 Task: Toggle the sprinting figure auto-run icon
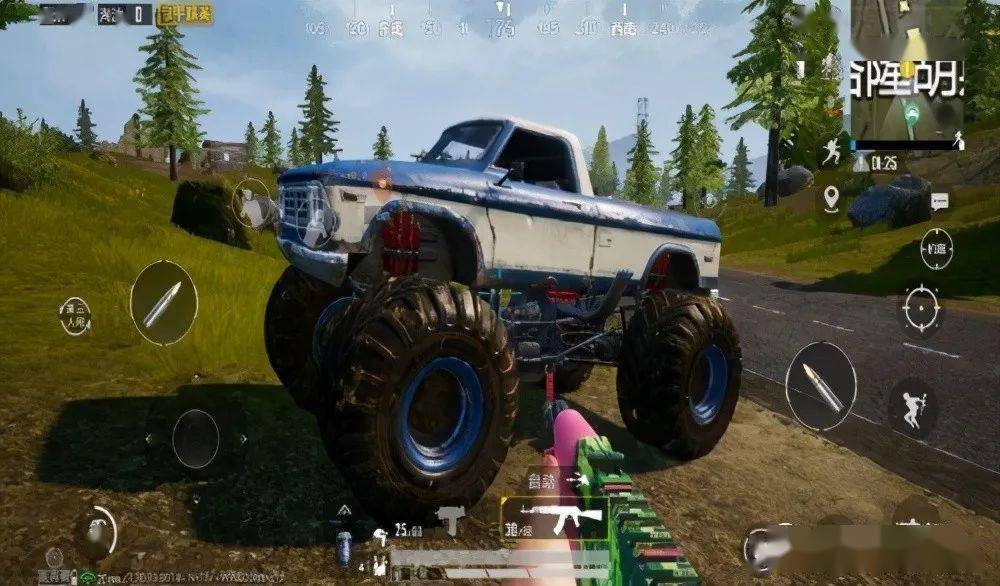831,153
